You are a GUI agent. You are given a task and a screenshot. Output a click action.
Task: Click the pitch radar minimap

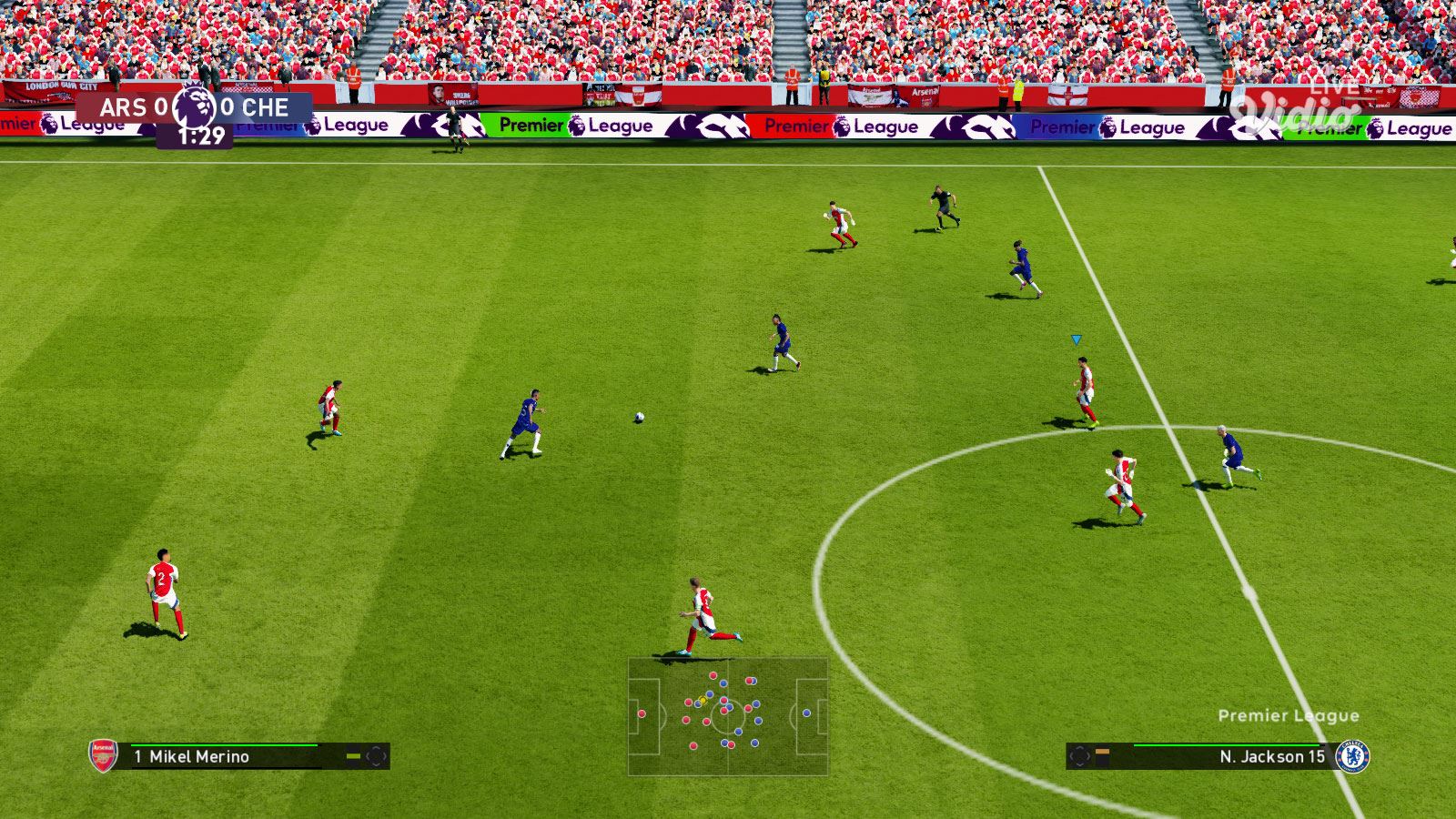pos(728,716)
